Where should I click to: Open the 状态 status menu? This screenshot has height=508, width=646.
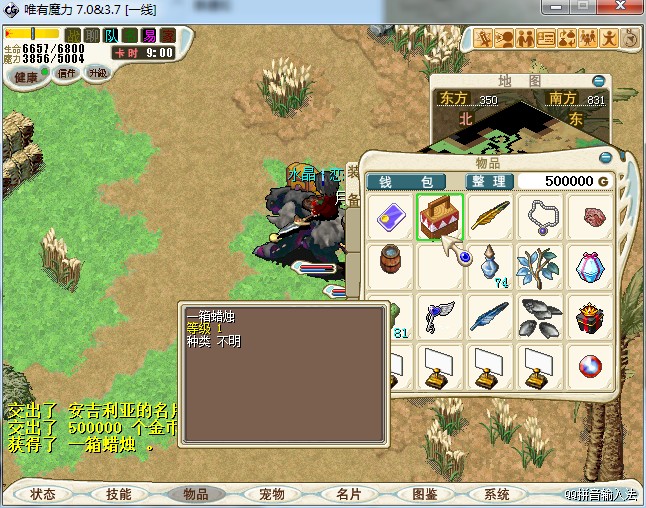43,494
